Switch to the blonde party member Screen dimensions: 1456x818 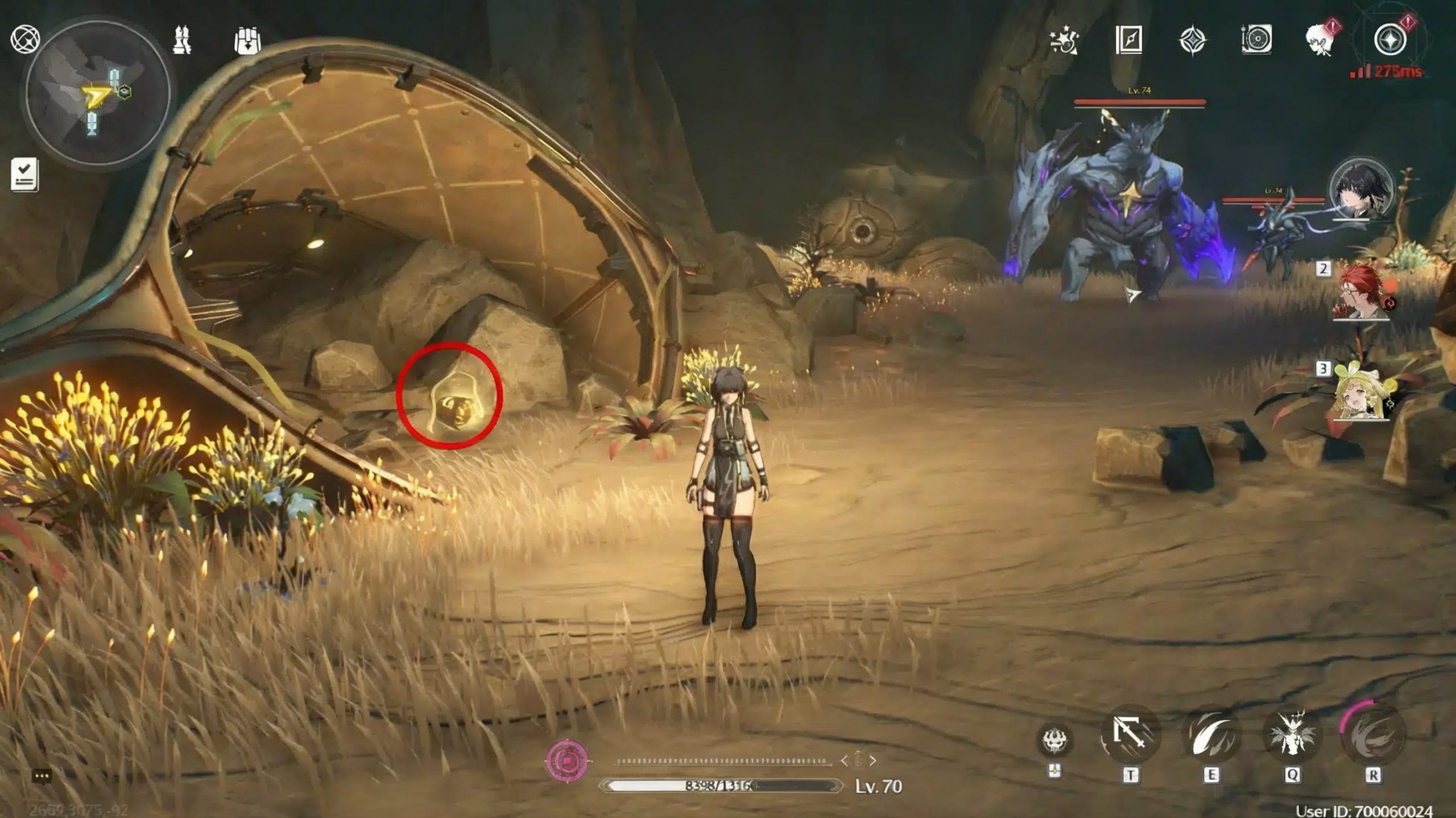1361,394
